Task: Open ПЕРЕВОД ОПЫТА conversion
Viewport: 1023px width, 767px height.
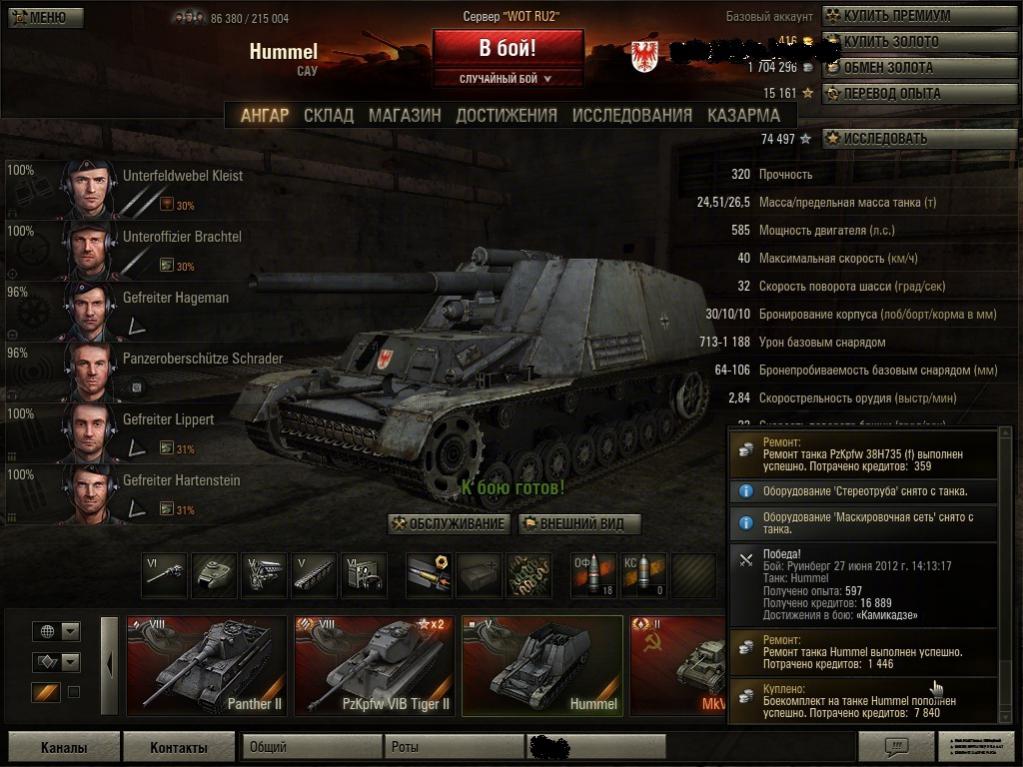Action: coord(919,93)
